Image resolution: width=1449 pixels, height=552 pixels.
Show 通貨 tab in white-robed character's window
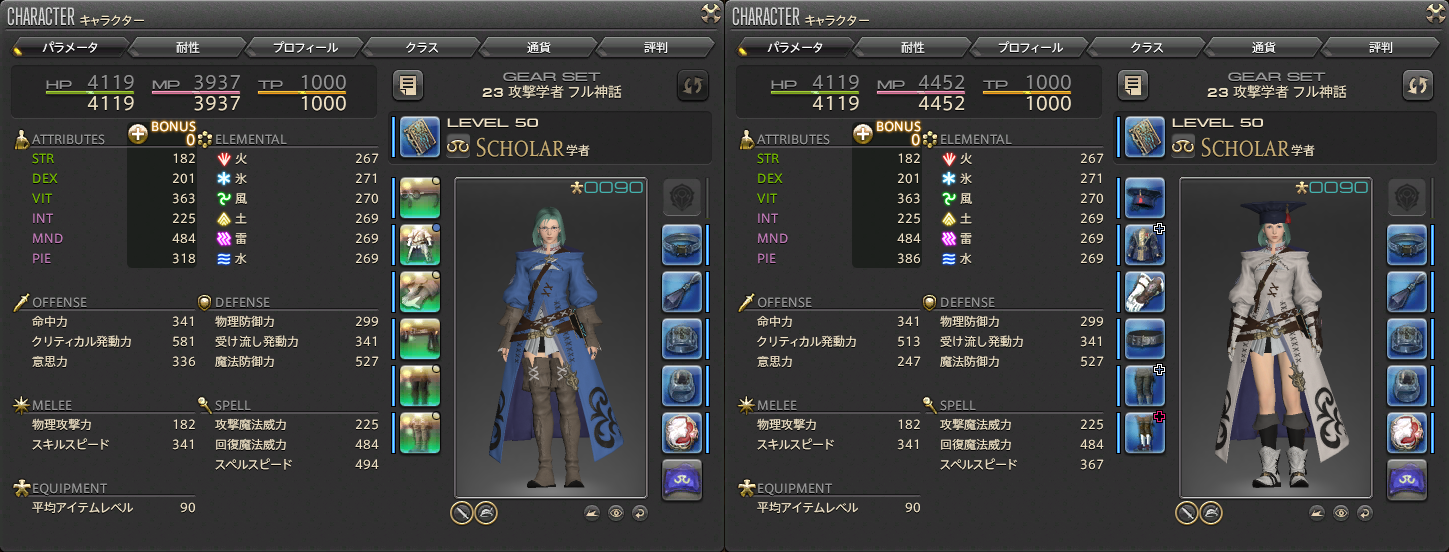(1264, 47)
